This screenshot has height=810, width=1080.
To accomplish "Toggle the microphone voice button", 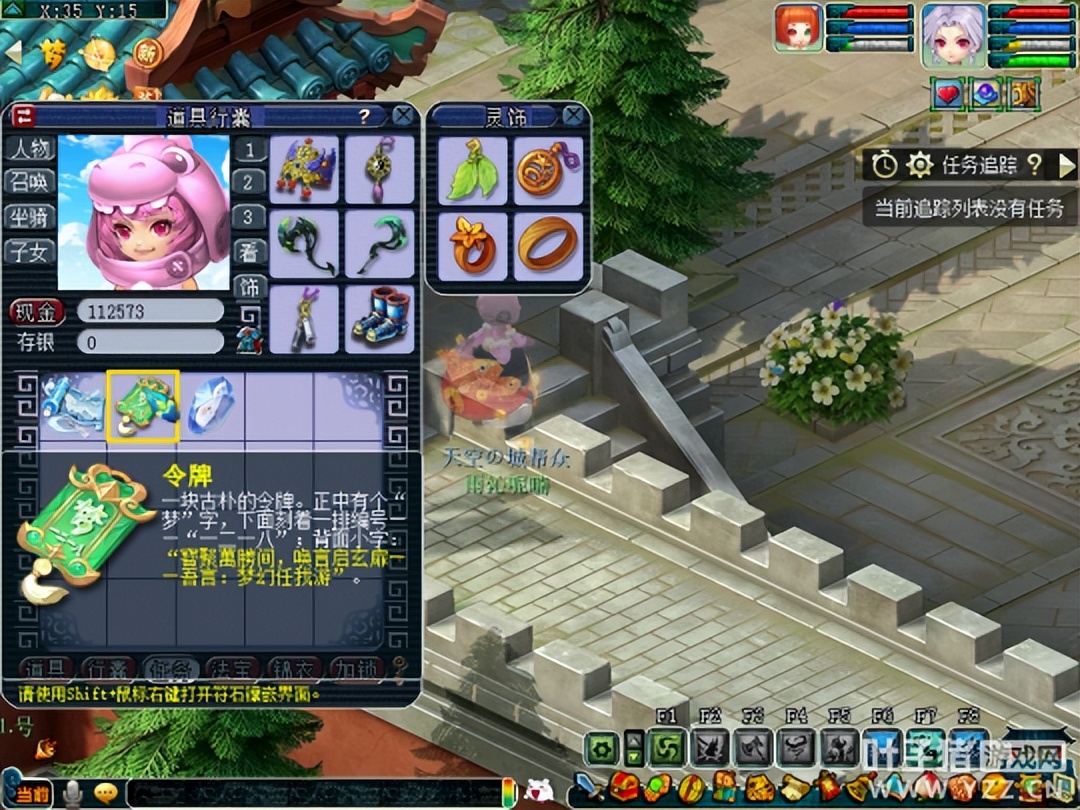I will tap(72, 793).
